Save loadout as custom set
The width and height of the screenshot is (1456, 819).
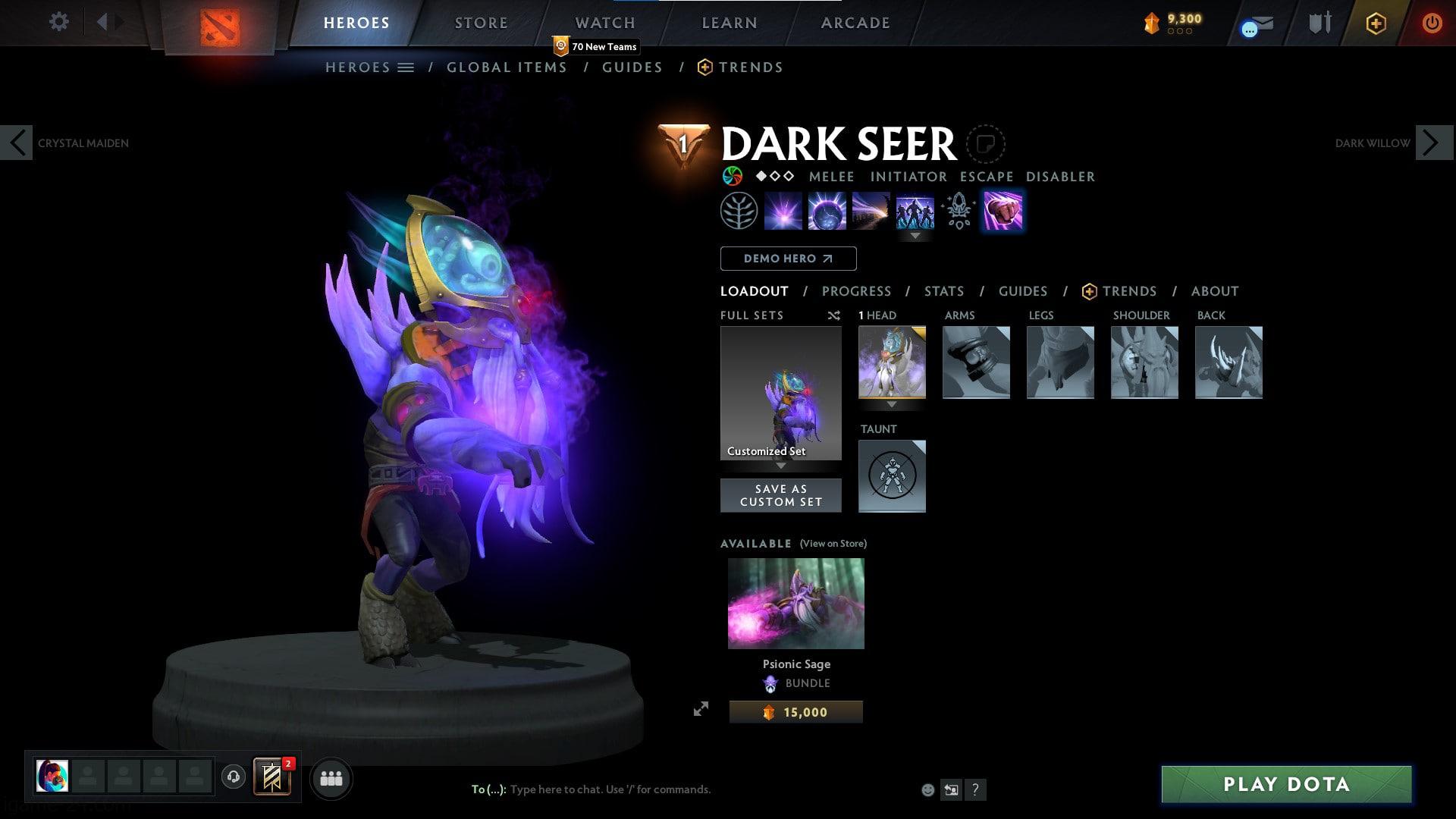point(780,495)
